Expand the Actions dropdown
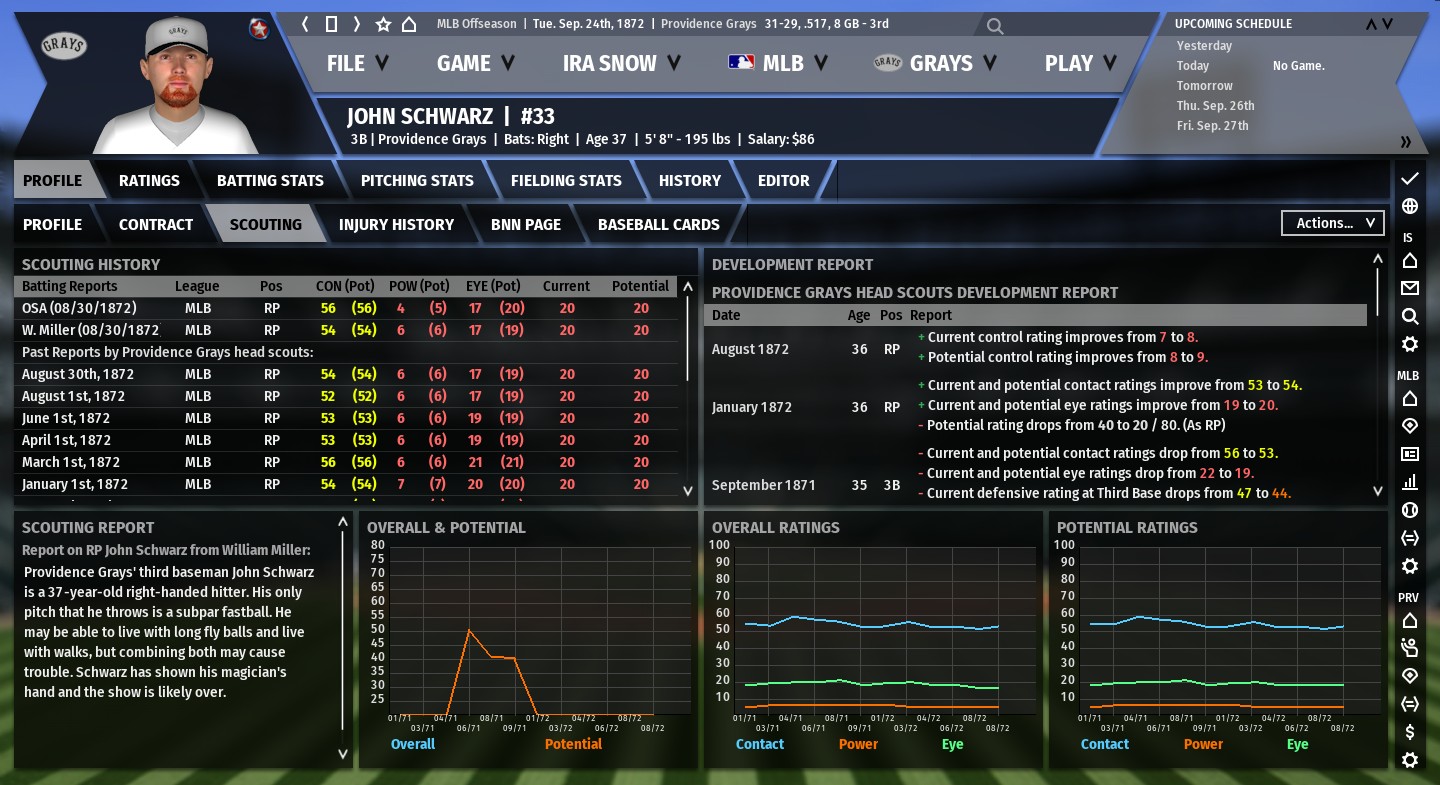The width and height of the screenshot is (1440, 785). 1333,223
